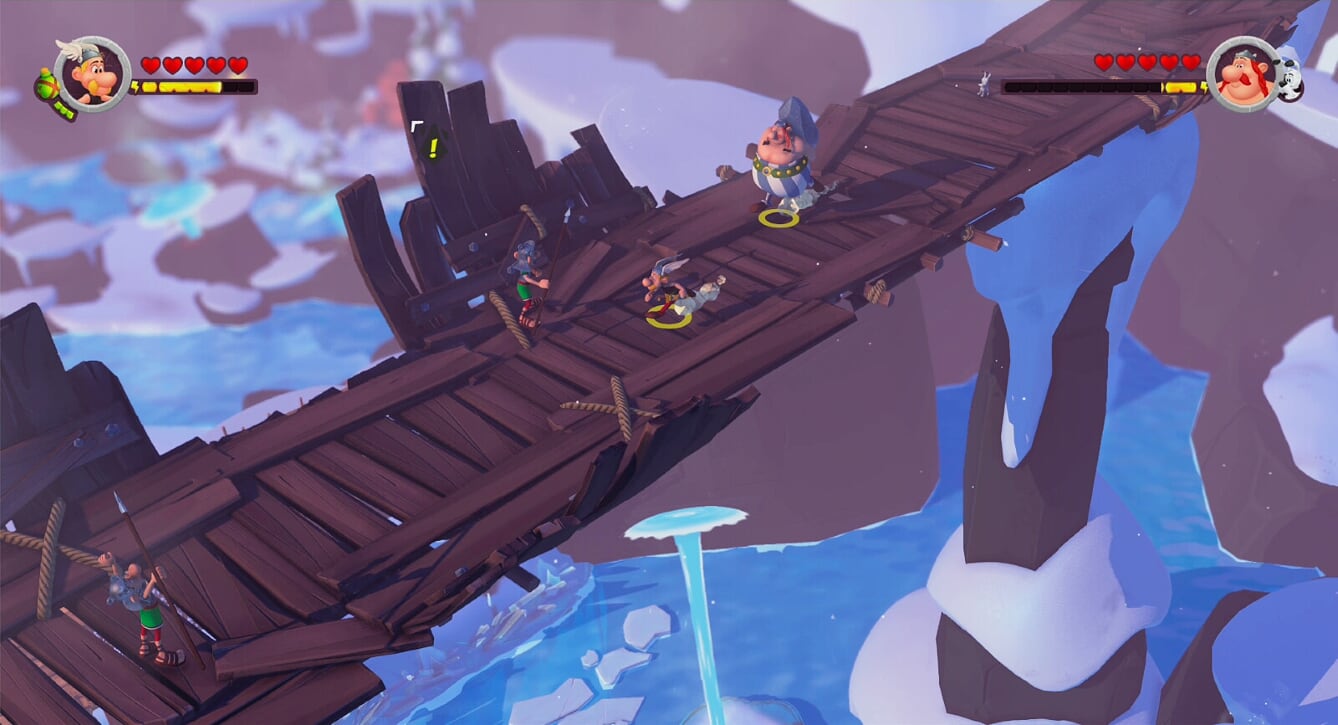1338x725 pixels.
Task: Select the Obelix character portrait
Action: pos(1243,74)
